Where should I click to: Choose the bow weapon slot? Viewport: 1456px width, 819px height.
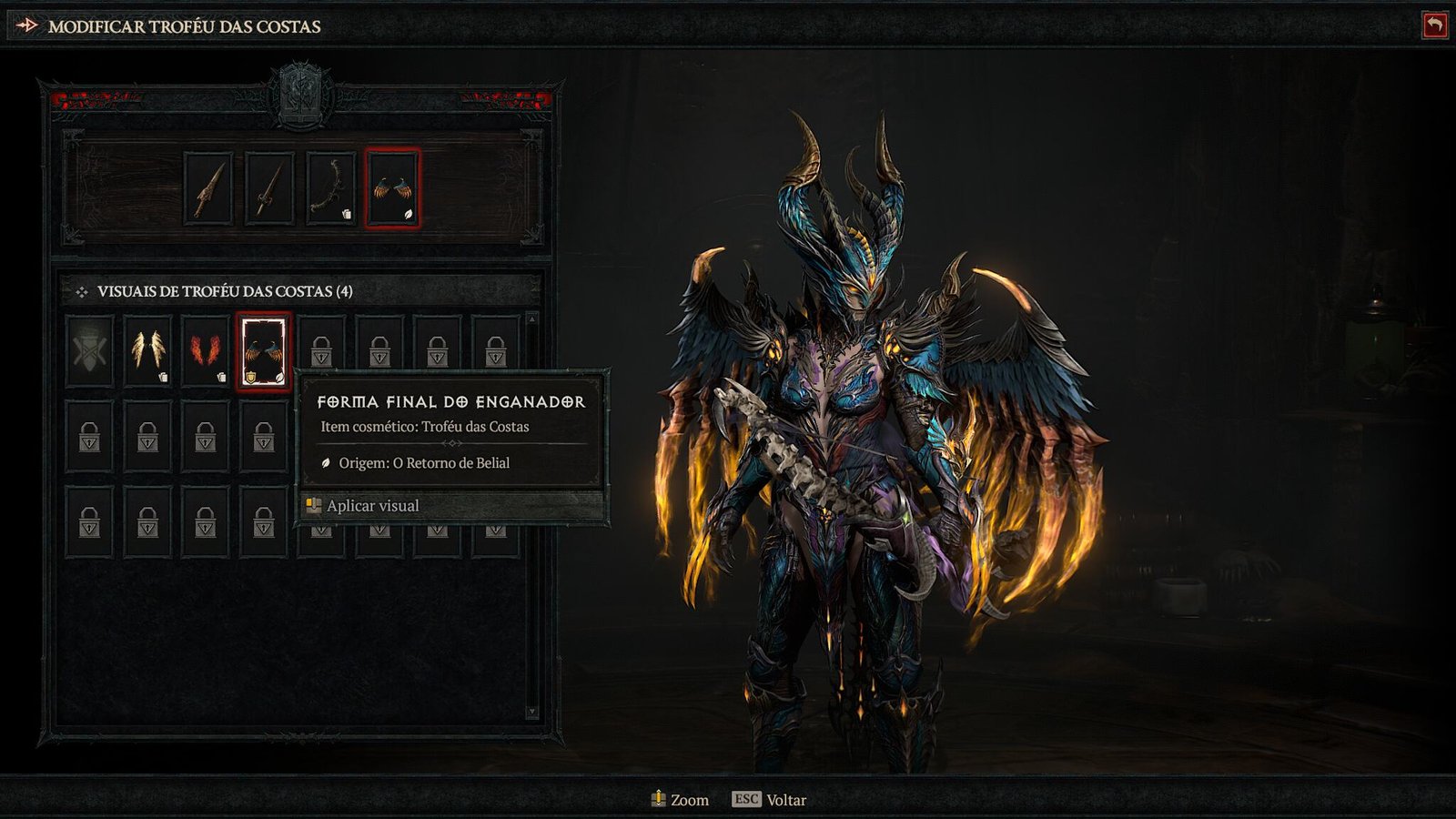click(330, 188)
